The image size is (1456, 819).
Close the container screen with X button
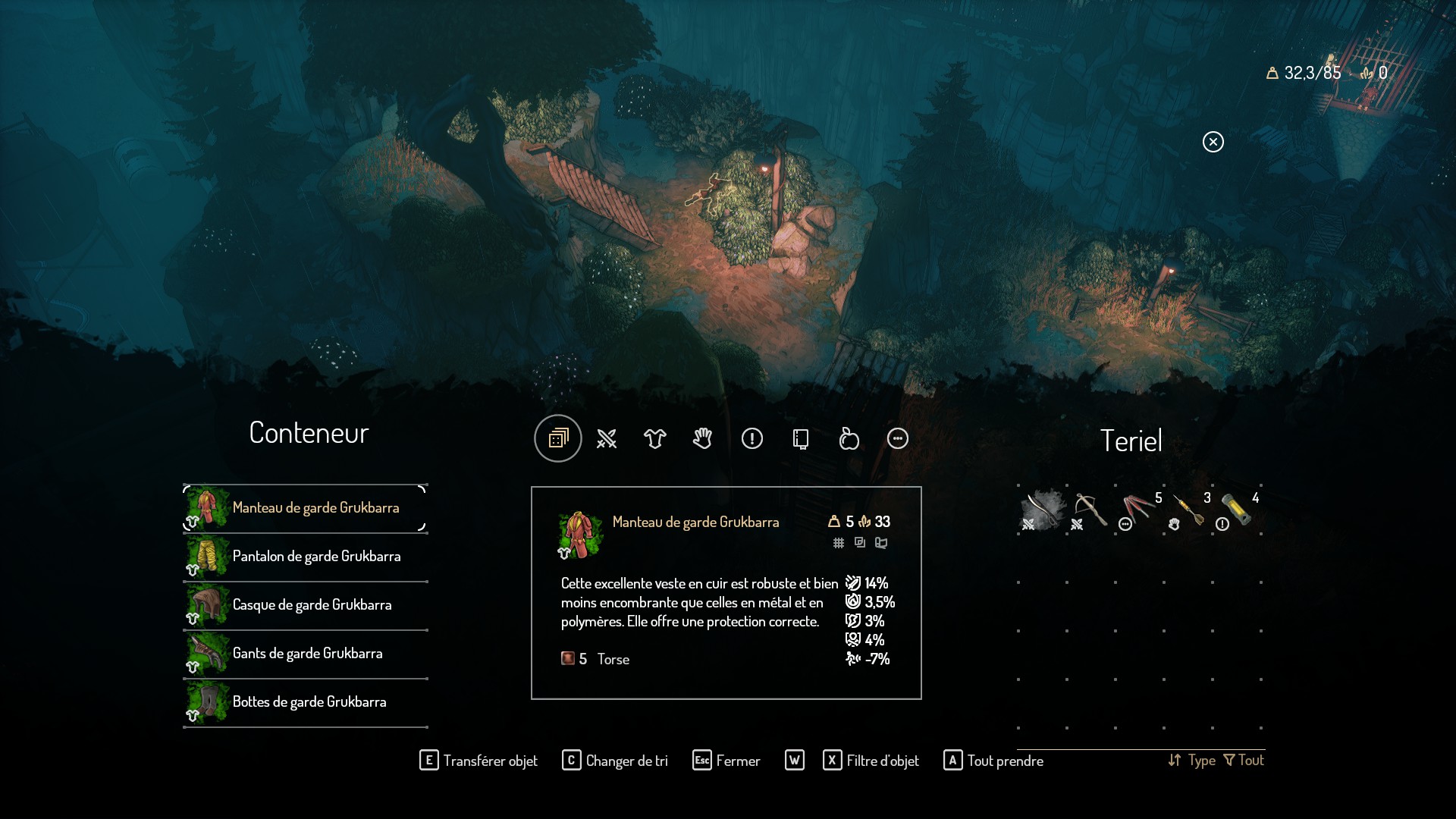pyautogui.click(x=1213, y=142)
